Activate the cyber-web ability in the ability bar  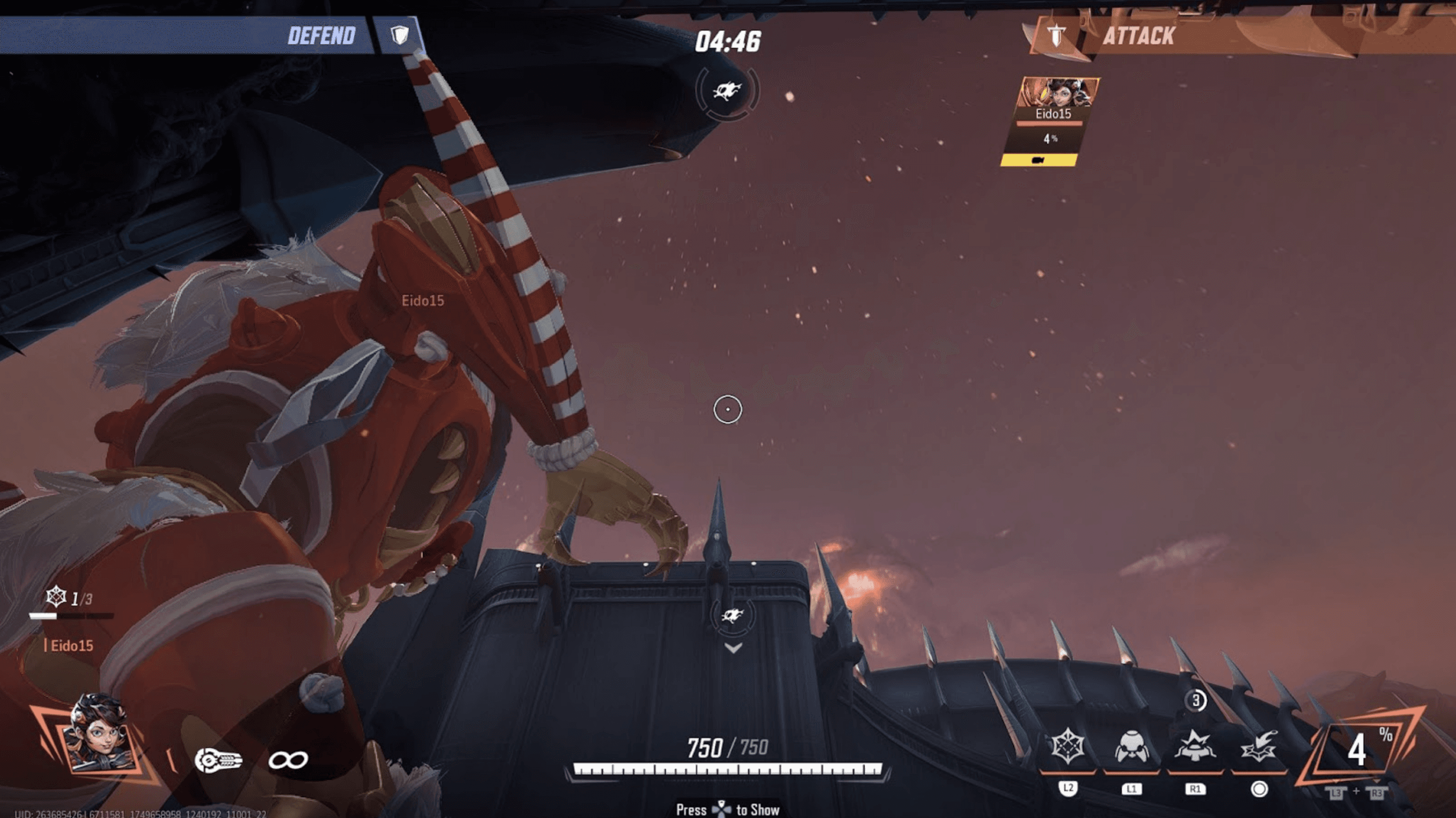click(1067, 747)
